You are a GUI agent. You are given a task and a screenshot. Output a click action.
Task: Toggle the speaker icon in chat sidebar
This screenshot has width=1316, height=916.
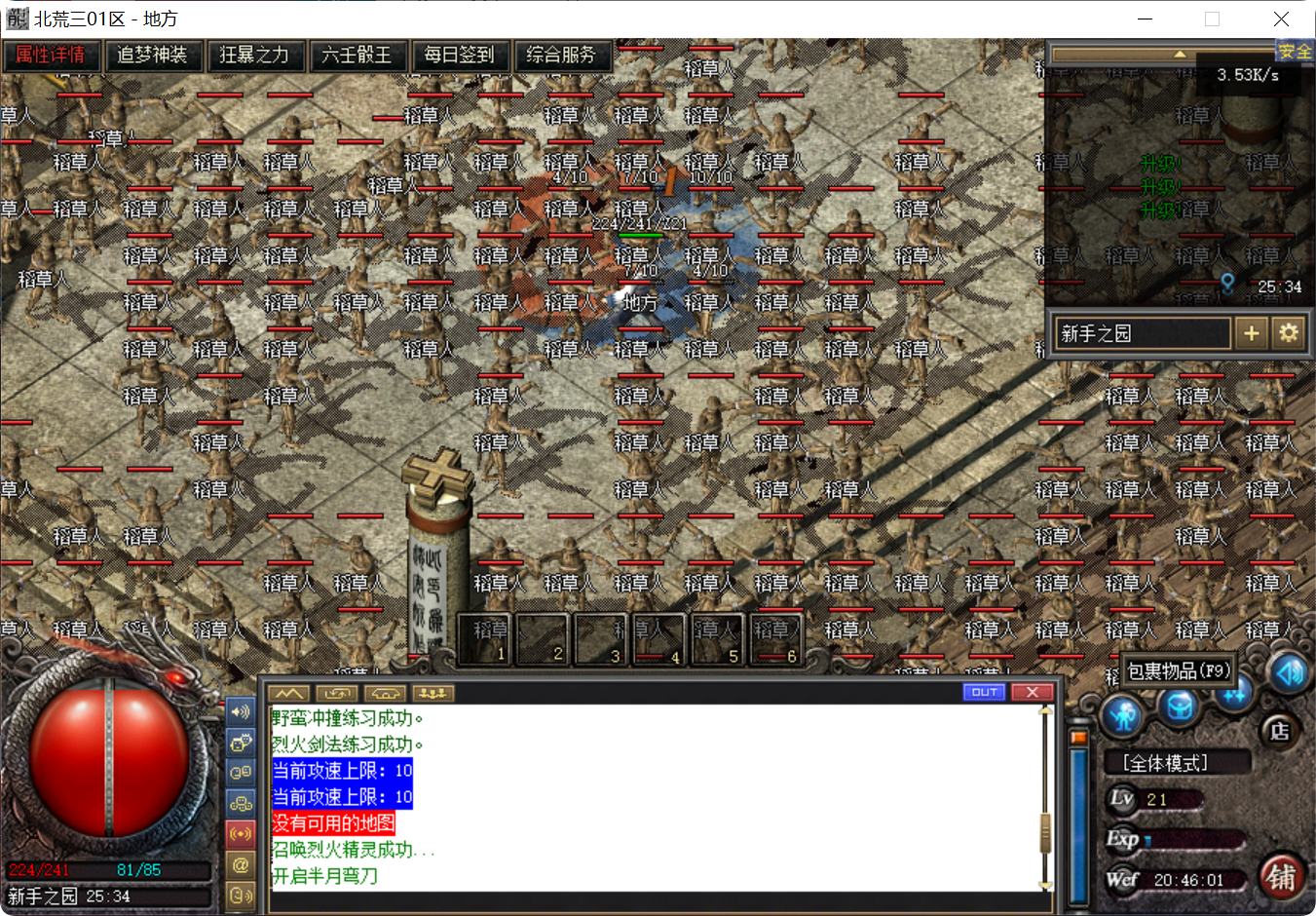[x=241, y=712]
